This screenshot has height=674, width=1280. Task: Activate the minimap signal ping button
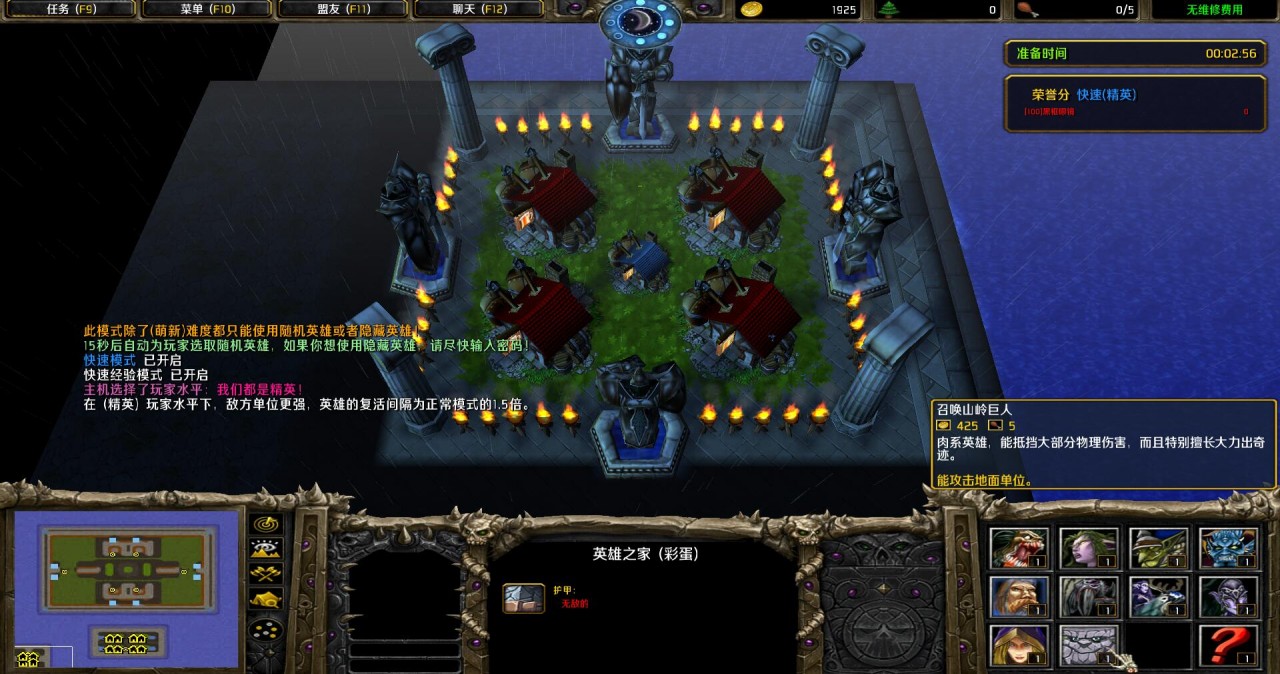(x=266, y=524)
